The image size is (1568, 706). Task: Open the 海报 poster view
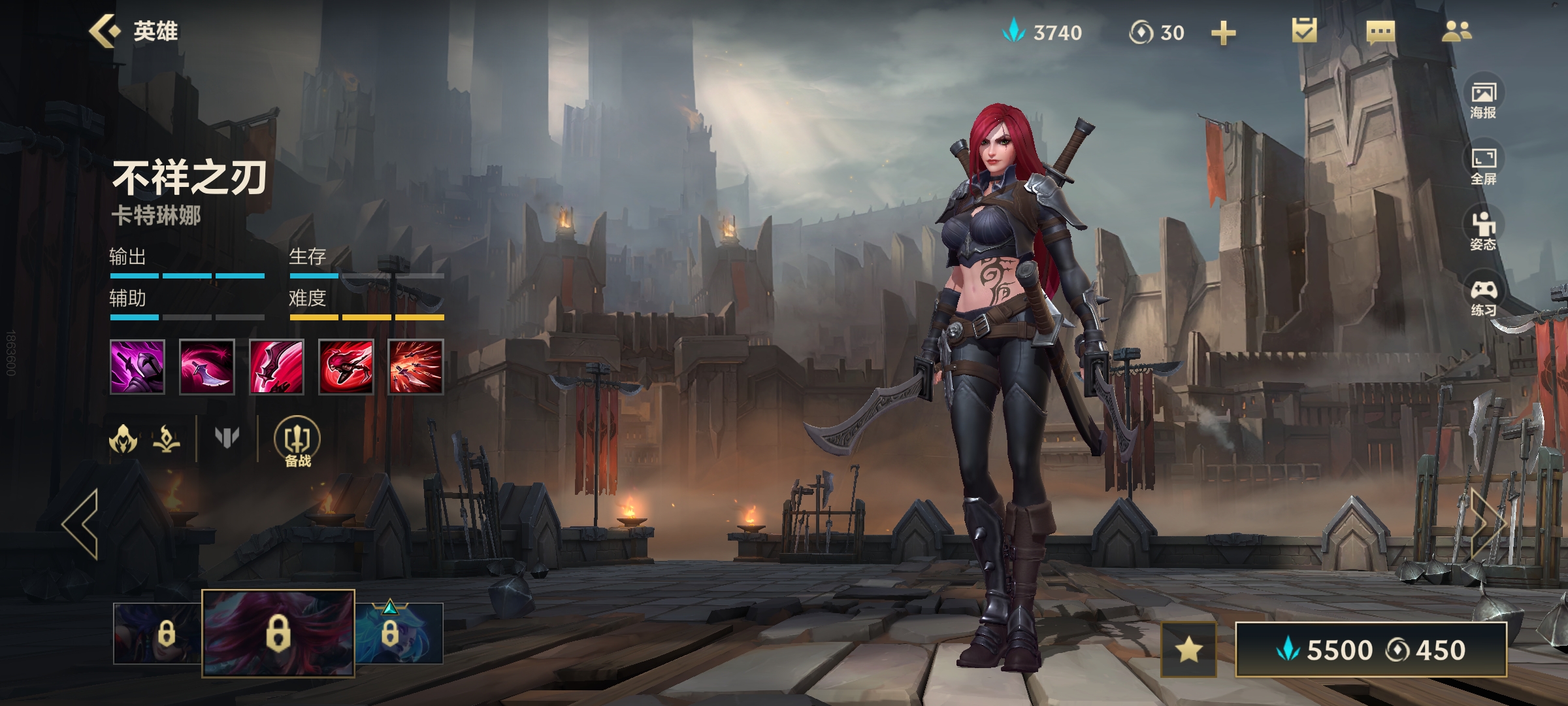[x=1483, y=99]
